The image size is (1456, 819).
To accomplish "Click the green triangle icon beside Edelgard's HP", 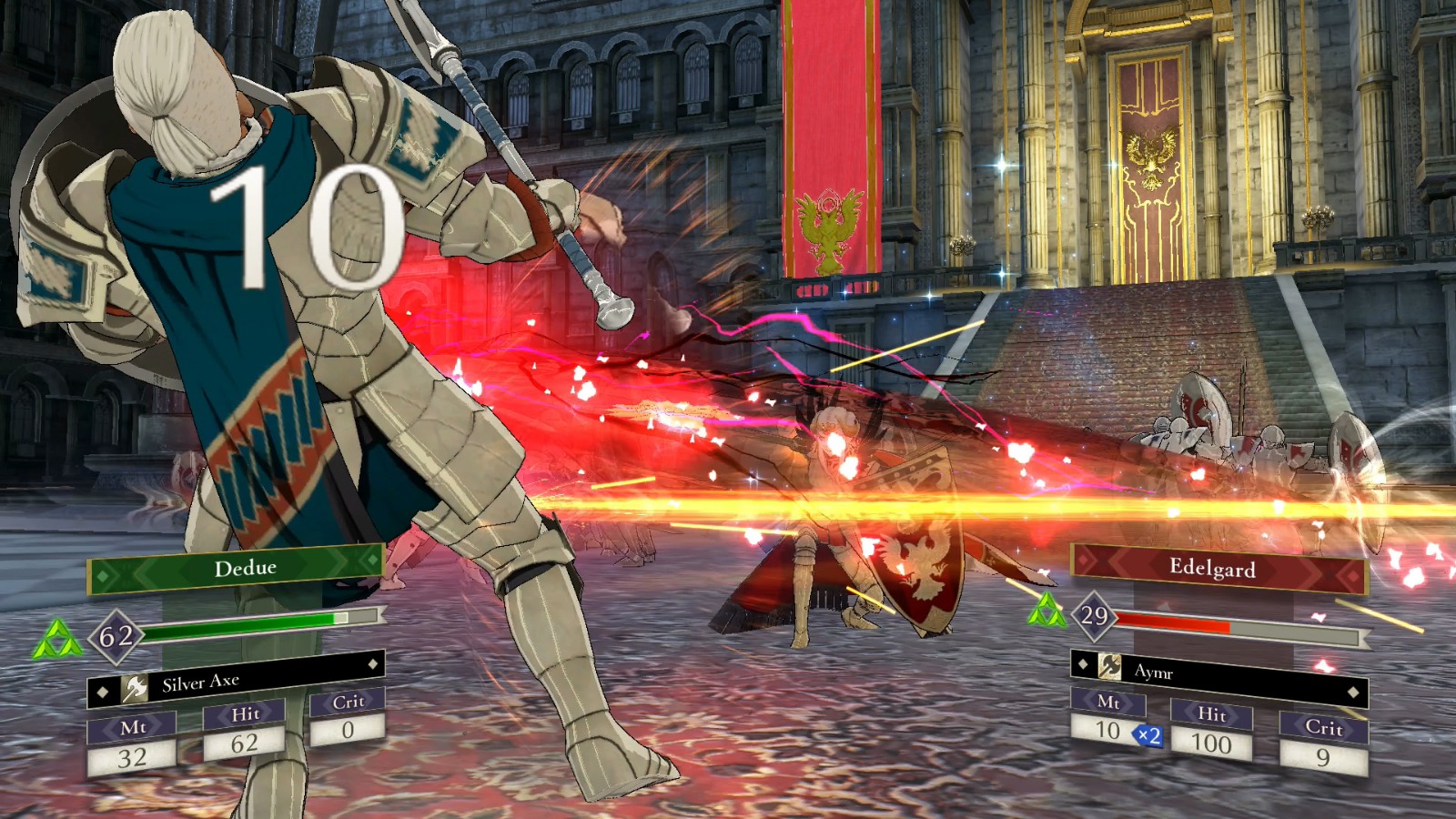I will 1046,612.
